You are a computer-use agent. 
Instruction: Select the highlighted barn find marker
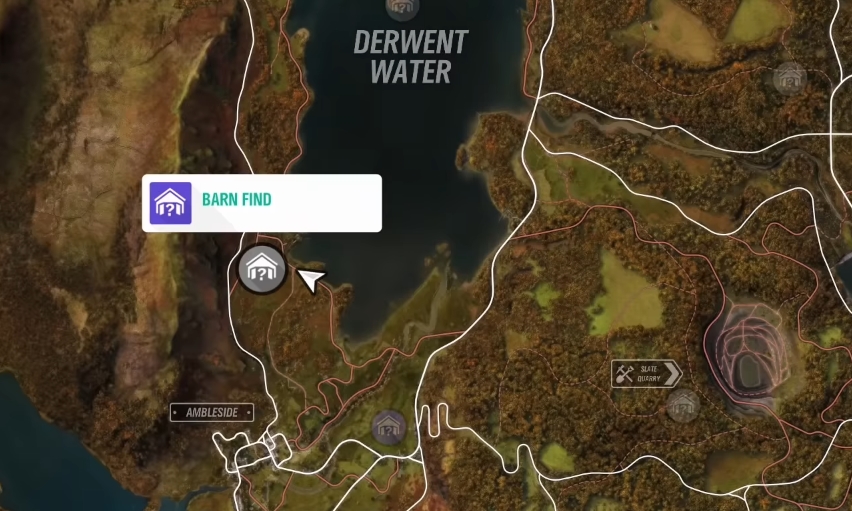click(262, 269)
